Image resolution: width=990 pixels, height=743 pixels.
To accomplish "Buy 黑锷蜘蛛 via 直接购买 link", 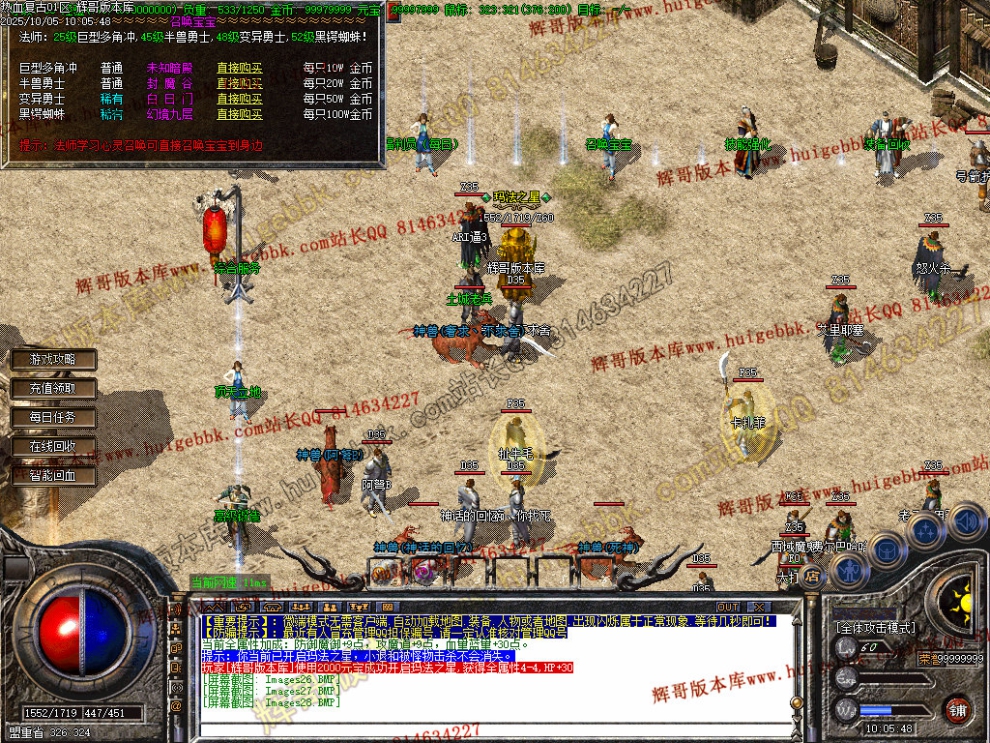I will coord(239,114).
